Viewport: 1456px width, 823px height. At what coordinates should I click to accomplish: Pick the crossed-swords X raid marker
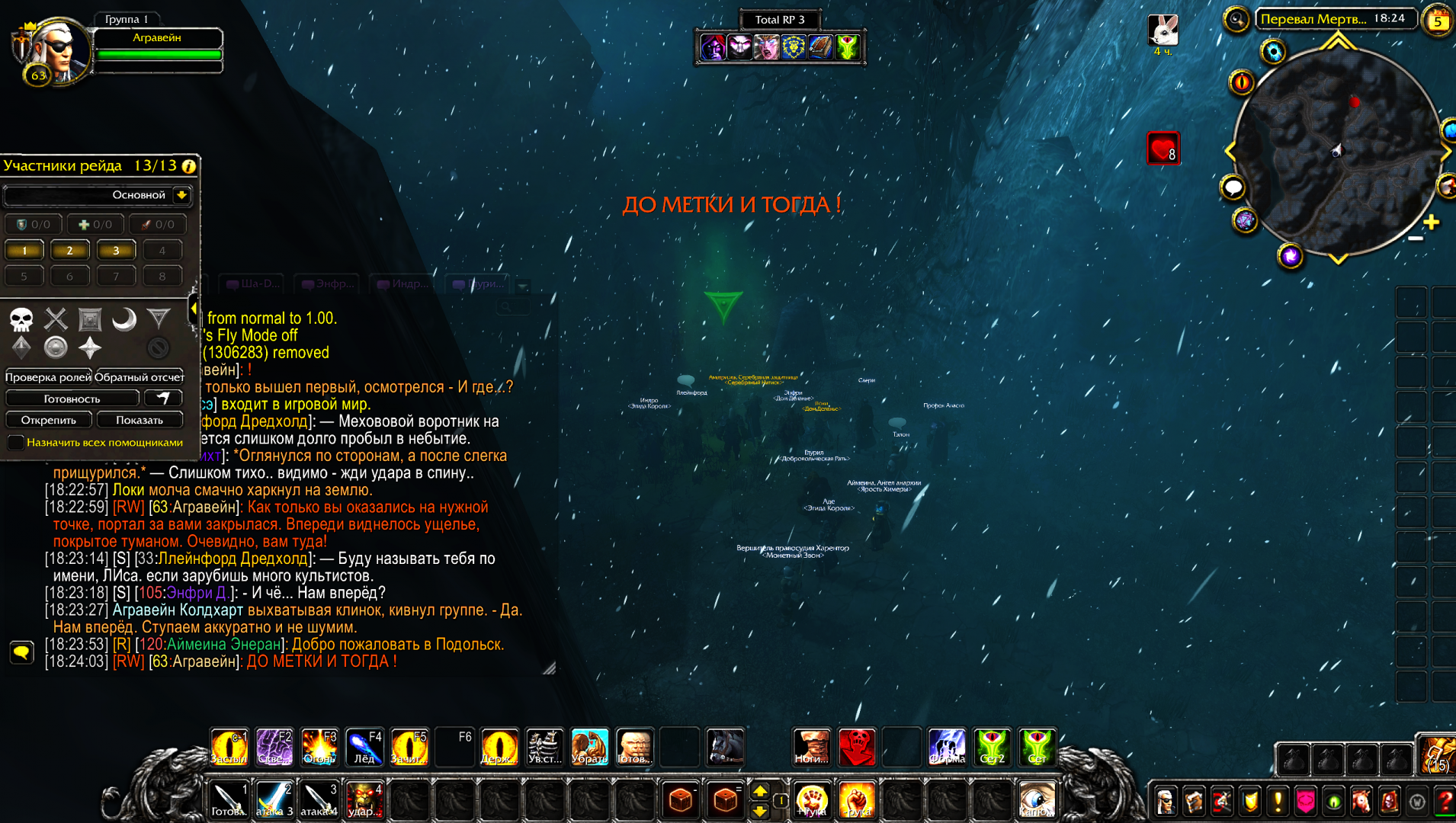(56, 319)
